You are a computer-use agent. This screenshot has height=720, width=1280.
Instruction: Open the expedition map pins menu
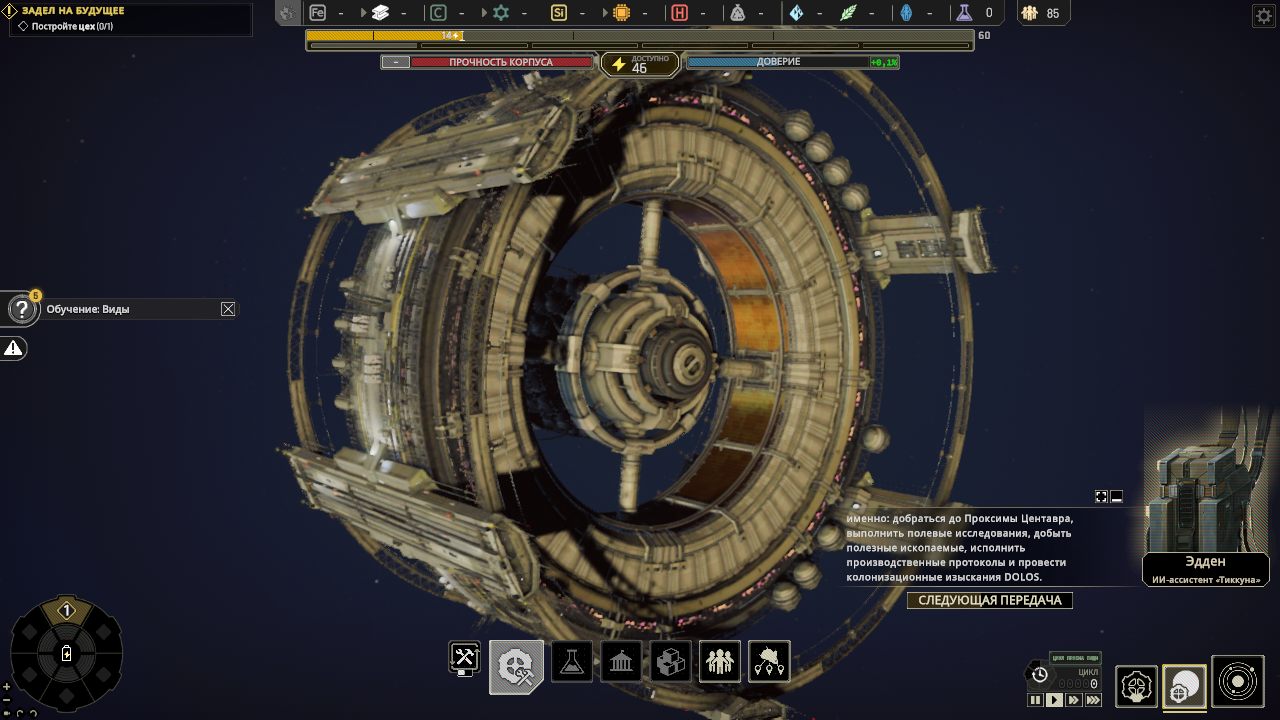click(x=769, y=662)
